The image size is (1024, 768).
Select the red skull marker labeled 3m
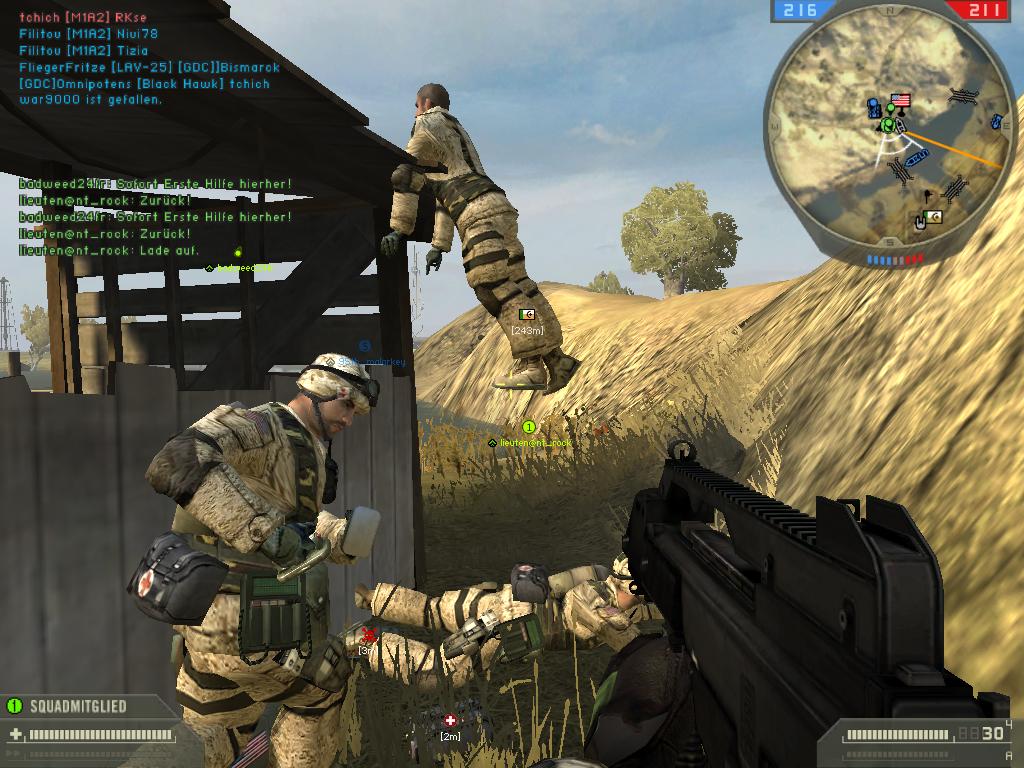pos(368,635)
